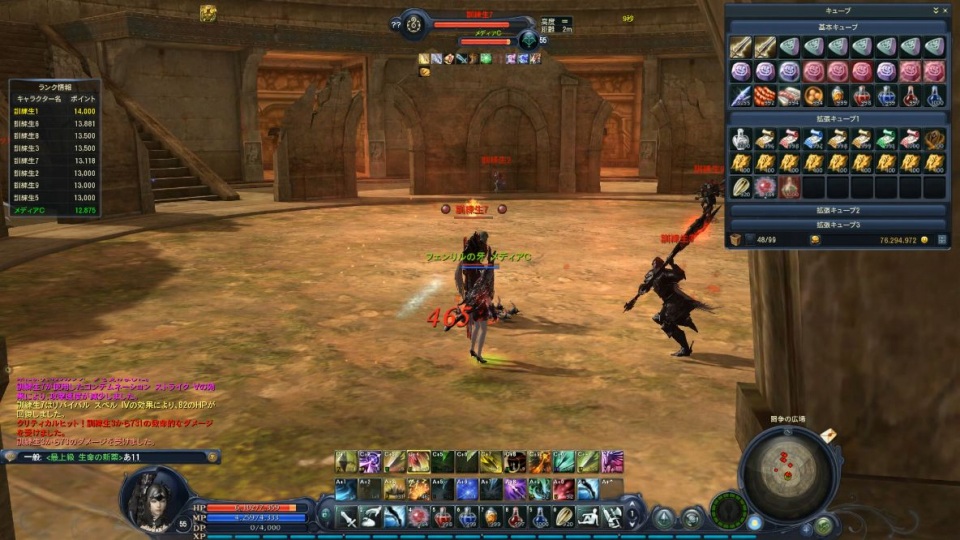Select the seed item in expansion cube

tap(741, 187)
